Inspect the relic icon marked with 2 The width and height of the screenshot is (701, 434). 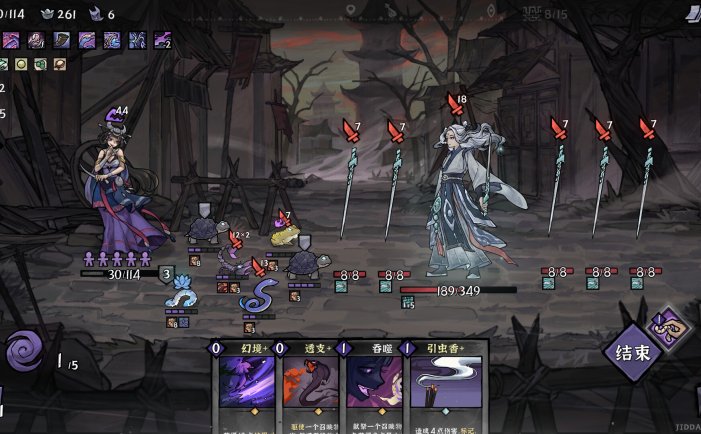pos(161,40)
